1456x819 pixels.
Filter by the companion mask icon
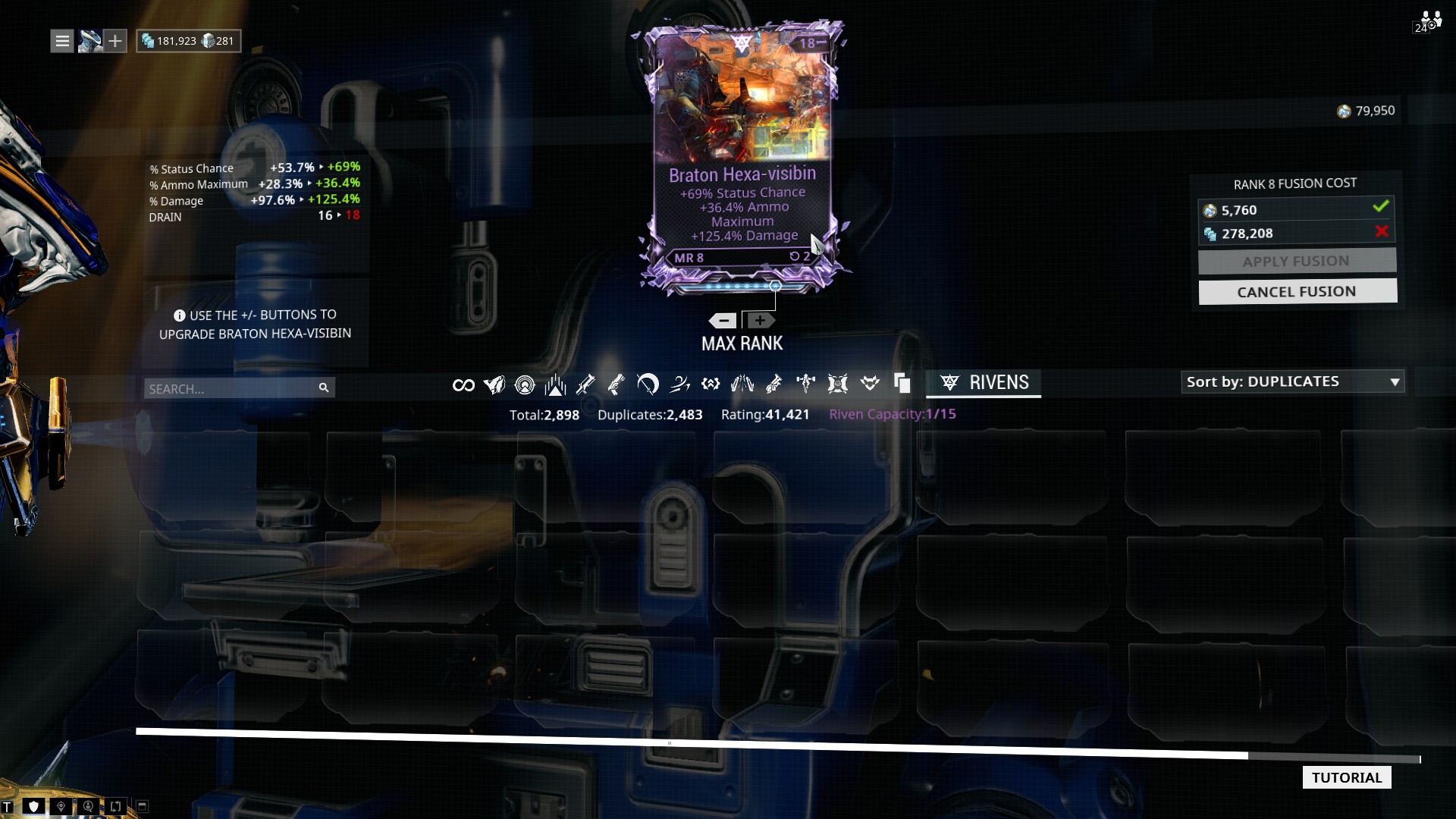click(870, 384)
